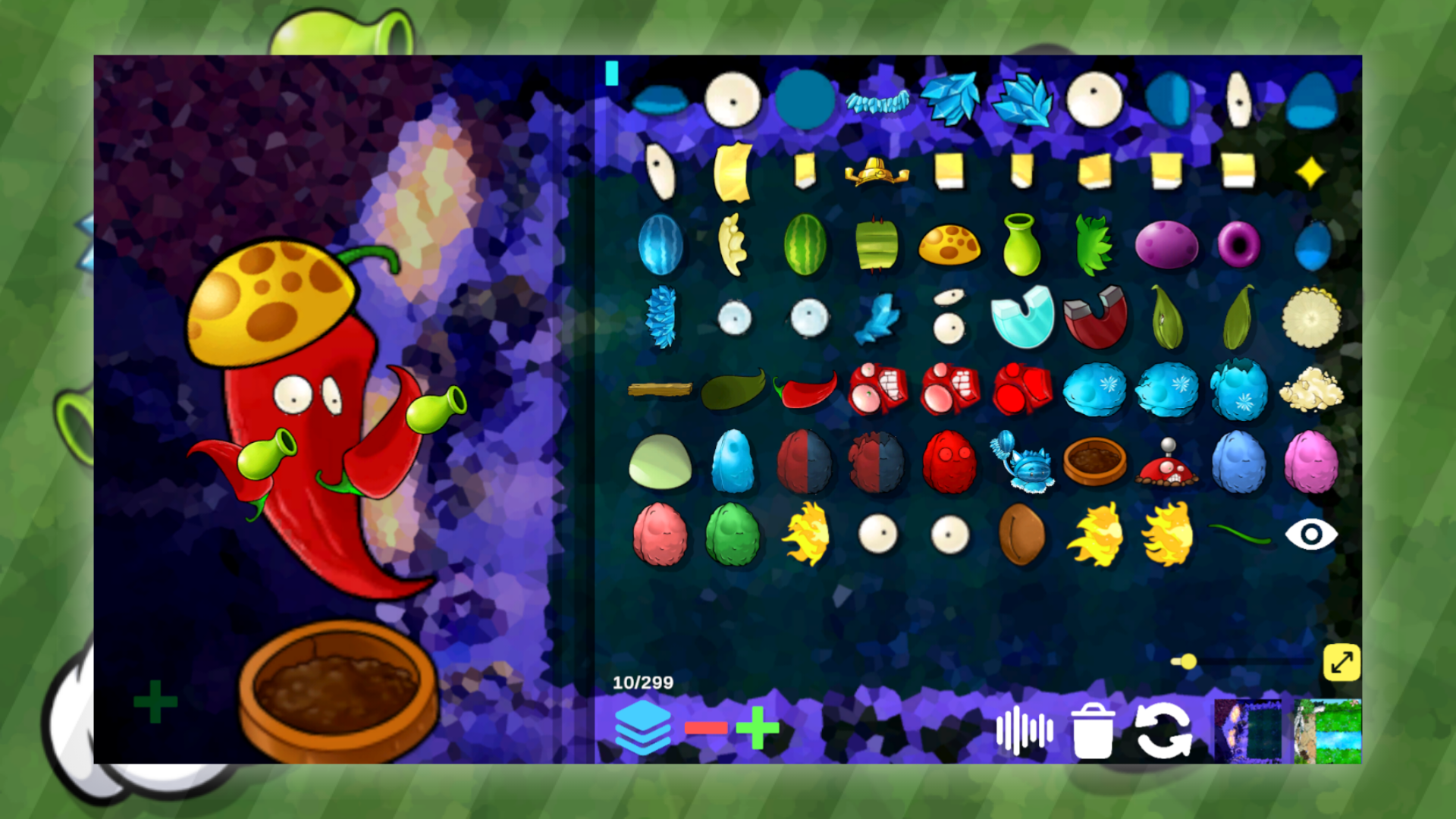Click the green plus on the canvas
This screenshot has width=1456, height=819.
(155, 701)
